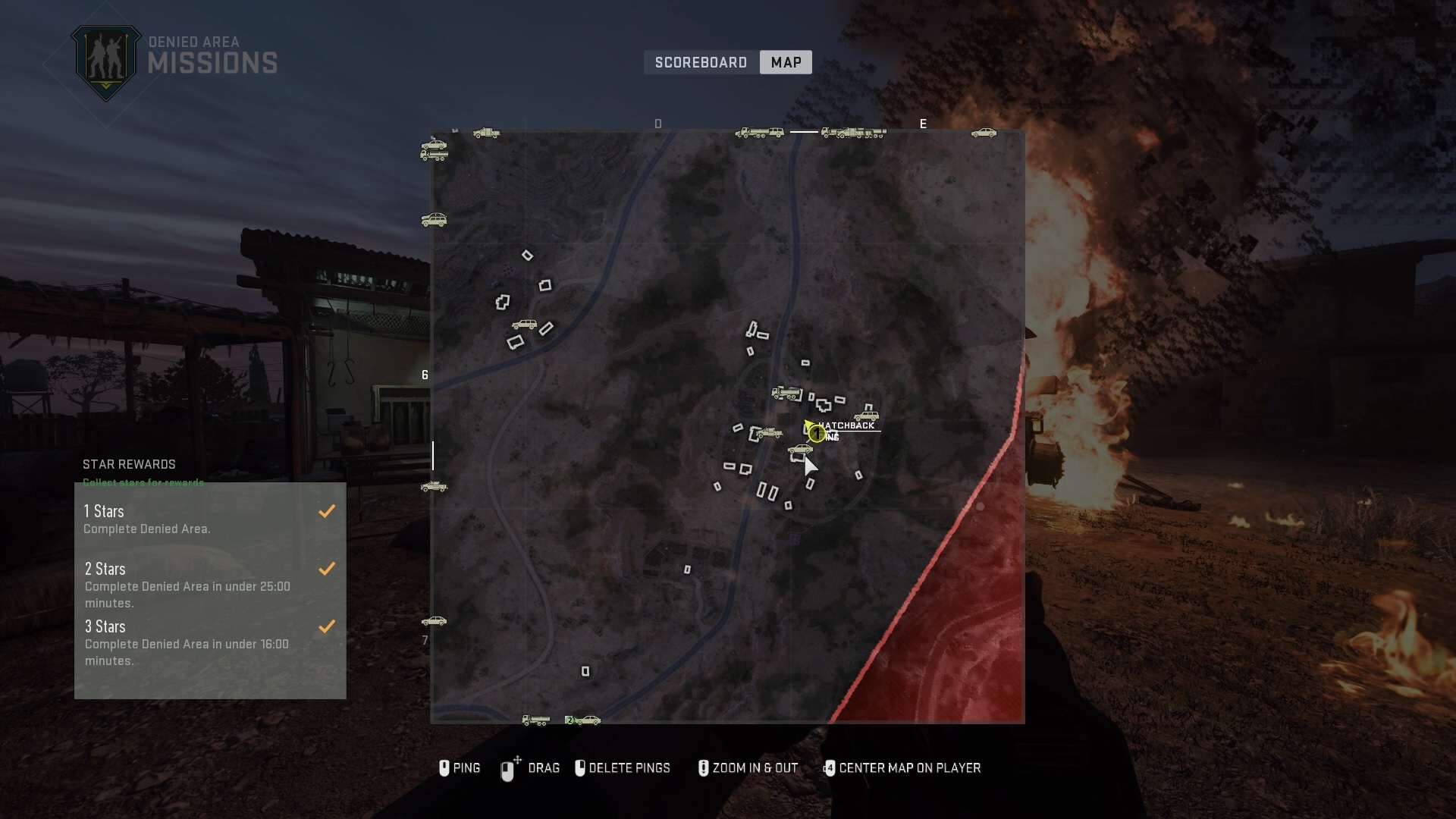Toggle the checkmark beside 1 Stars reward
The width and height of the screenshot is (1456, 819).
click(x=327, y=510)
